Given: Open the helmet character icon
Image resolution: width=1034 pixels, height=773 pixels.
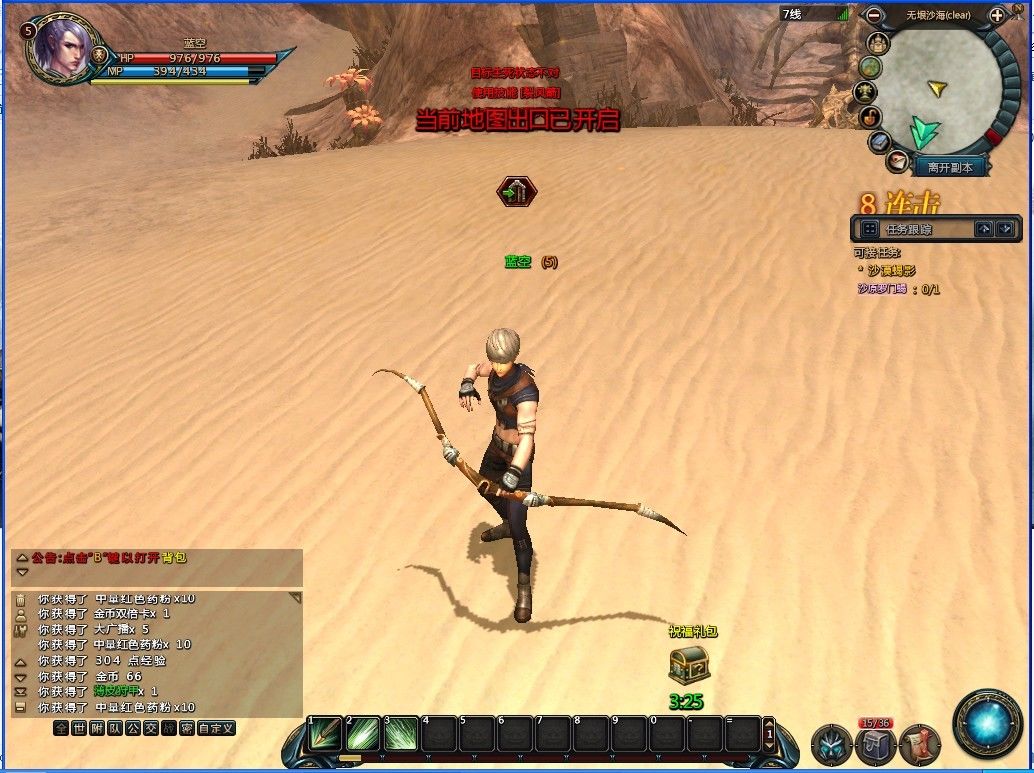Looking at the screenshot, I should click(831, 745).
